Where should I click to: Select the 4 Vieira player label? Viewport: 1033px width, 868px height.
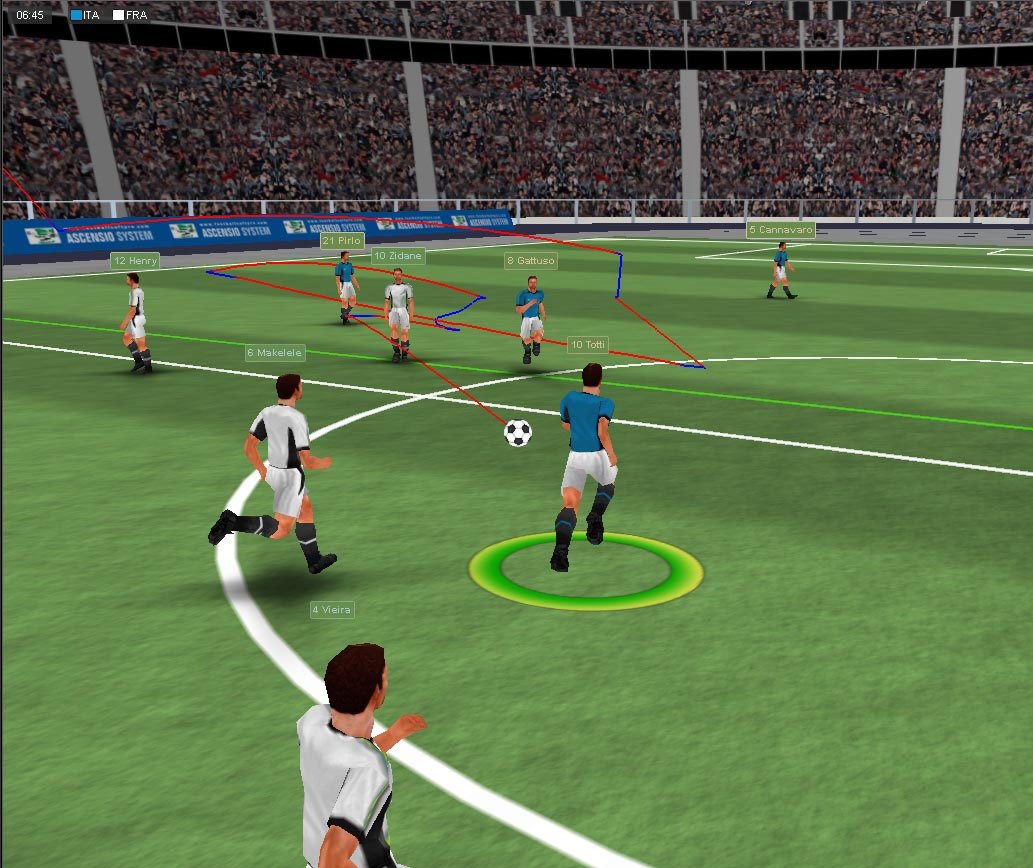[332, 609]
